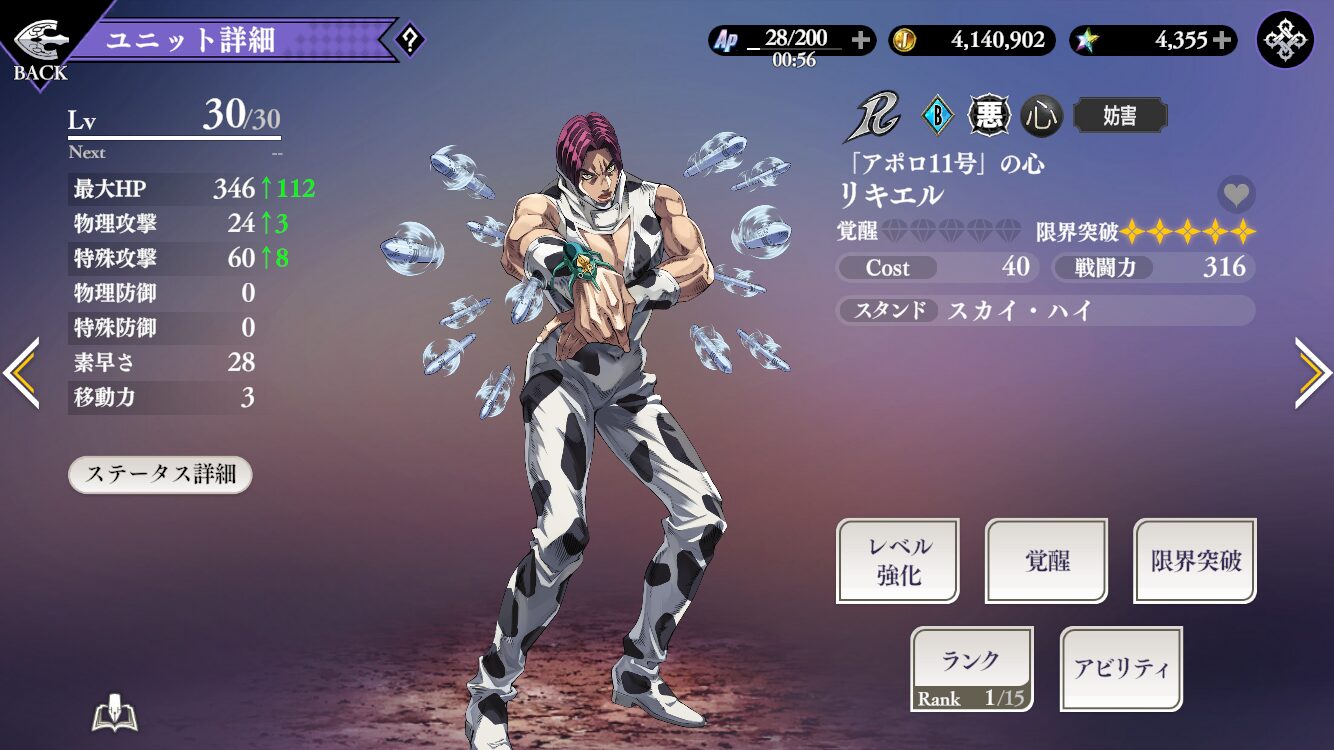Select the レベル強化 level-up button
Image resolution: width=1334 pixels, height=750 pixels.
[897, 561]
